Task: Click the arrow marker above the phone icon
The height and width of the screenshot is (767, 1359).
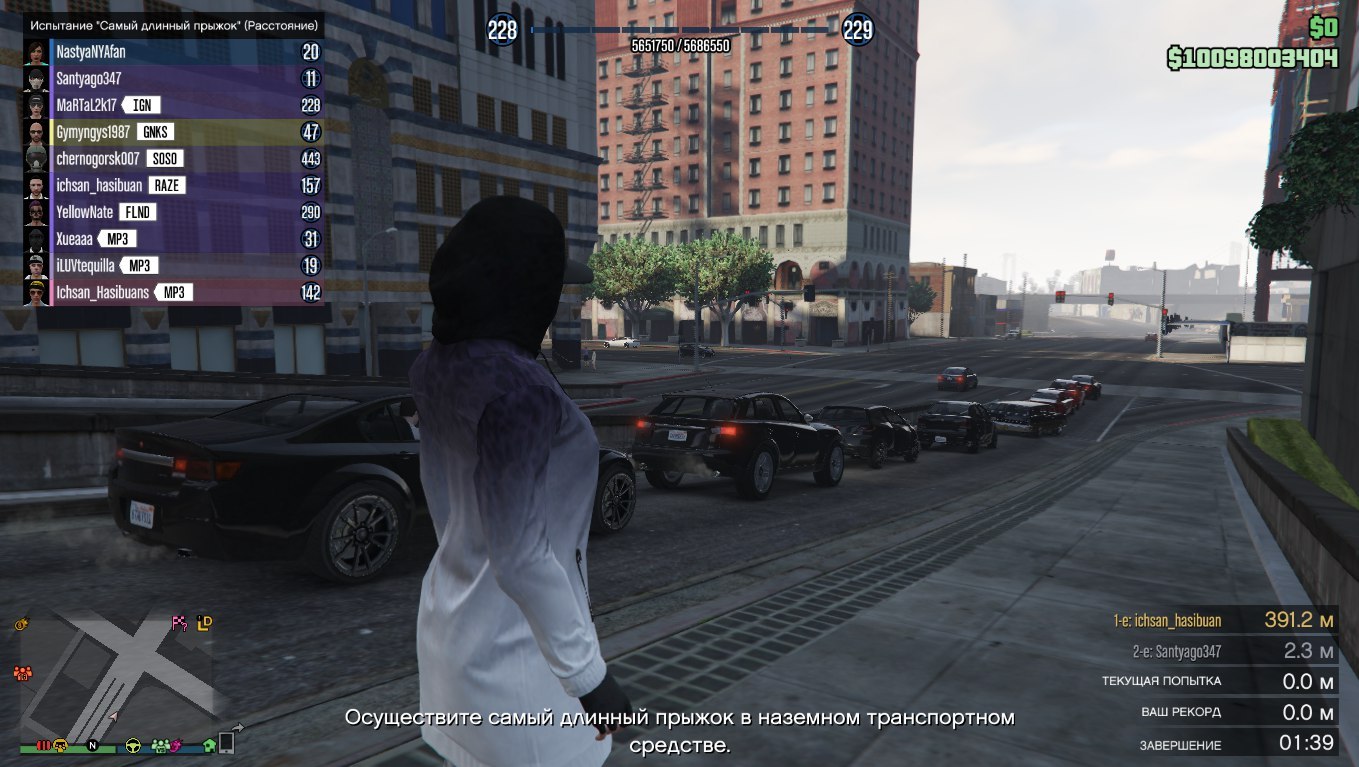Action: [238, 727]
